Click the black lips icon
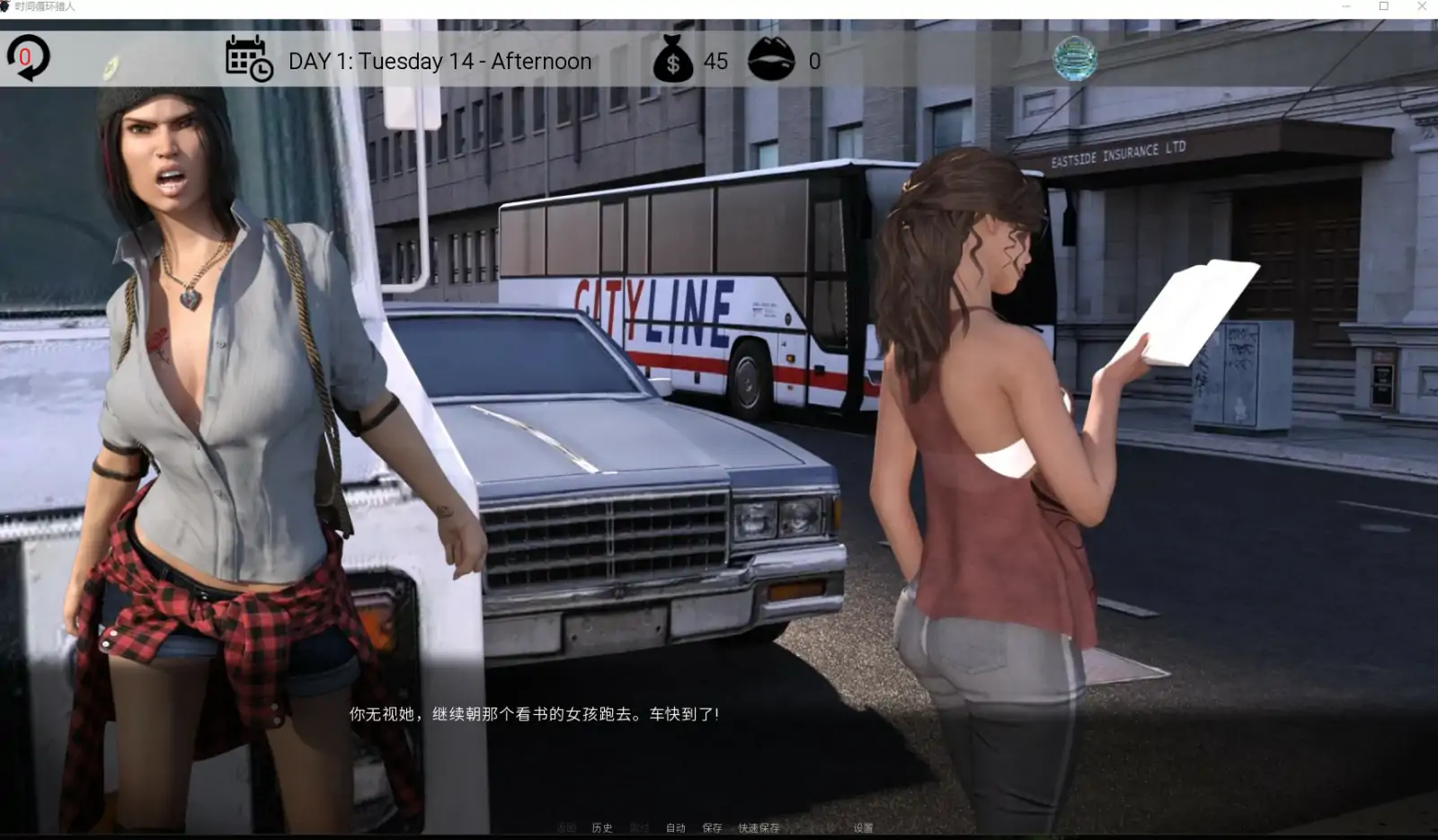1438x840 pixels. pos(771,59)
